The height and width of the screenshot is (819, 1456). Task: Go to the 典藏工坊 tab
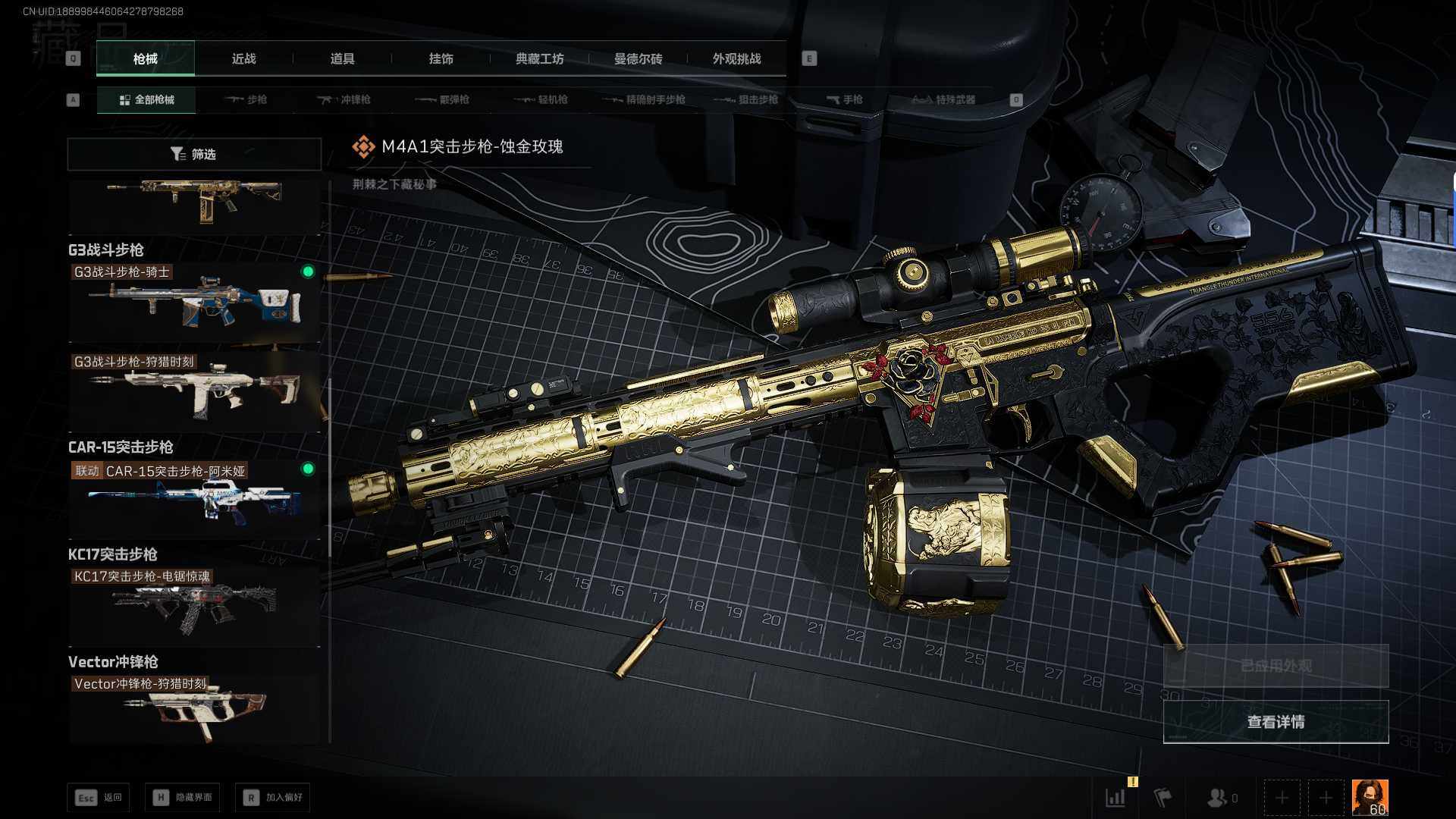click(539, 59)
